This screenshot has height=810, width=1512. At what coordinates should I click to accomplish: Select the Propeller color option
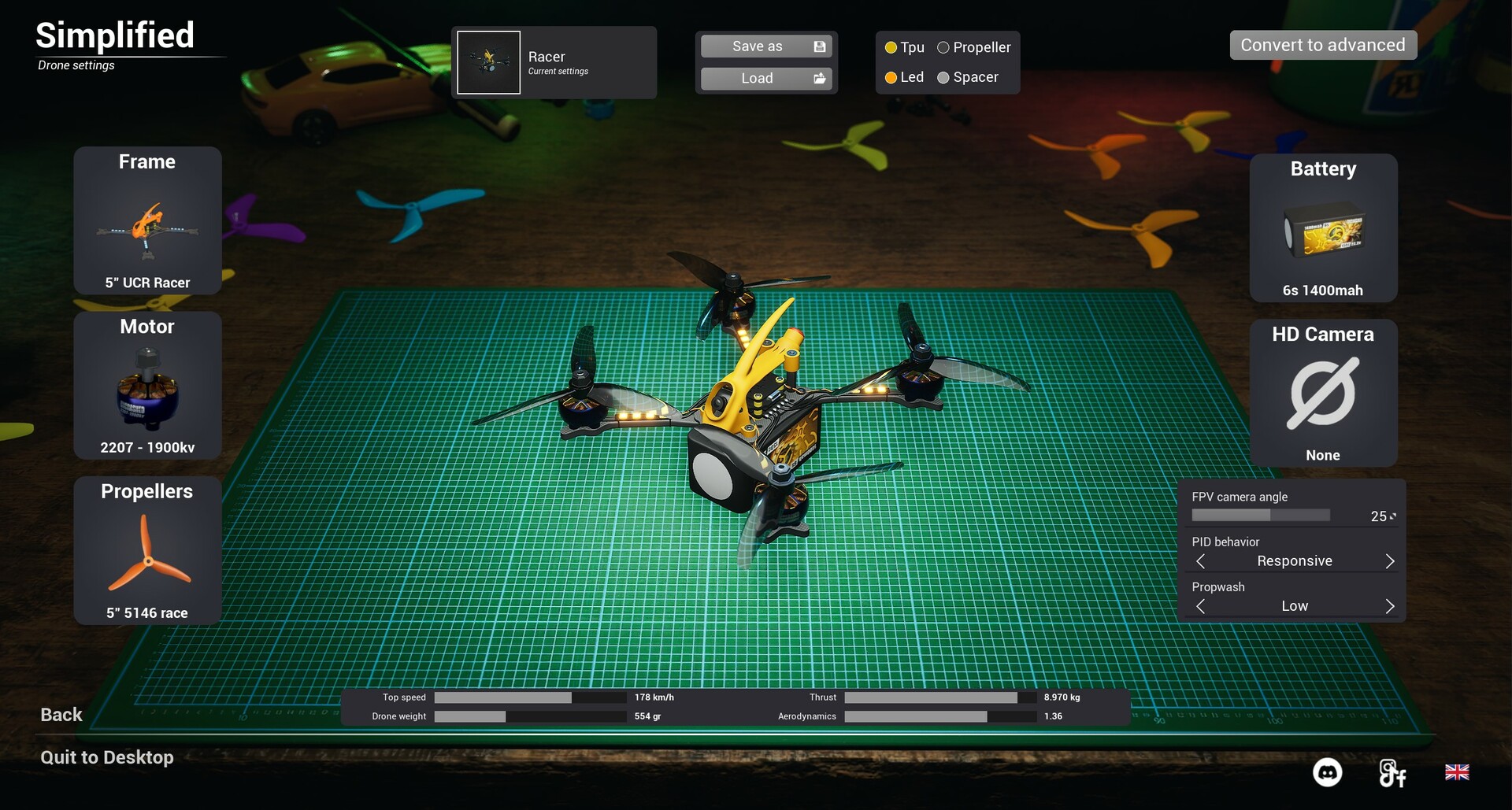943,47
